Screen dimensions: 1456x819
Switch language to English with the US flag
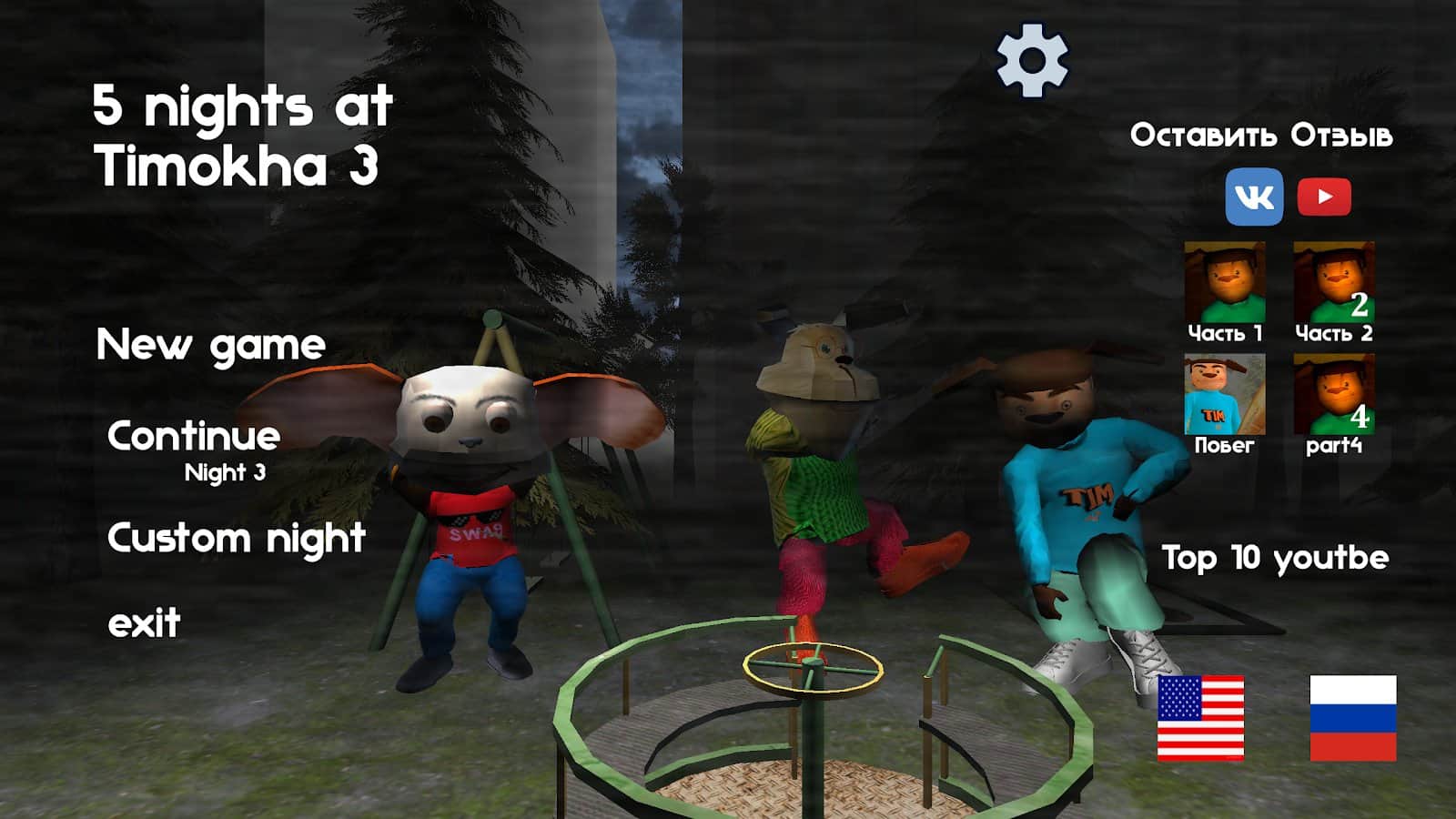coord(1199,716)
